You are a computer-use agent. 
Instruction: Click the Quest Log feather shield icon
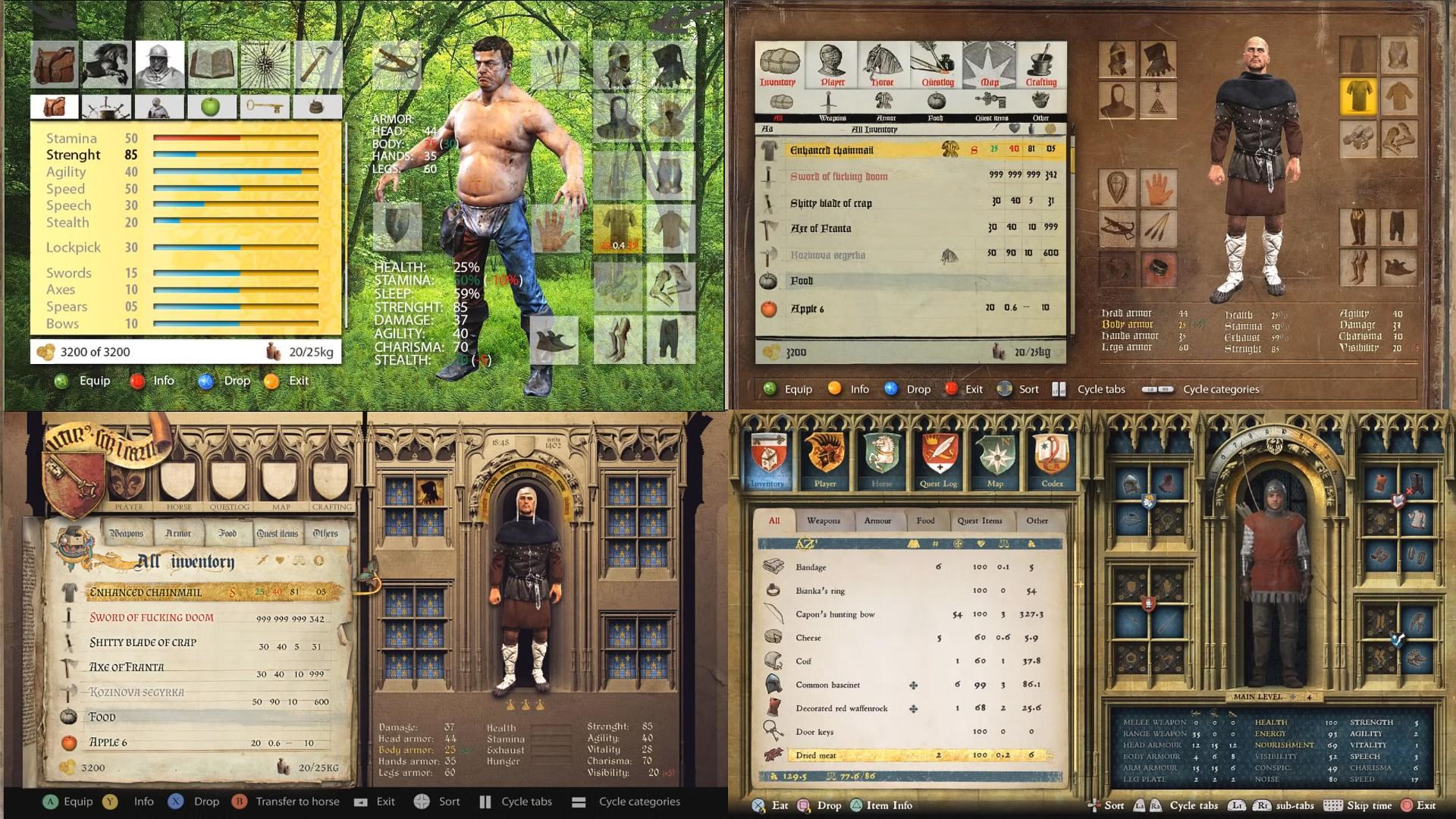[939, 457]
